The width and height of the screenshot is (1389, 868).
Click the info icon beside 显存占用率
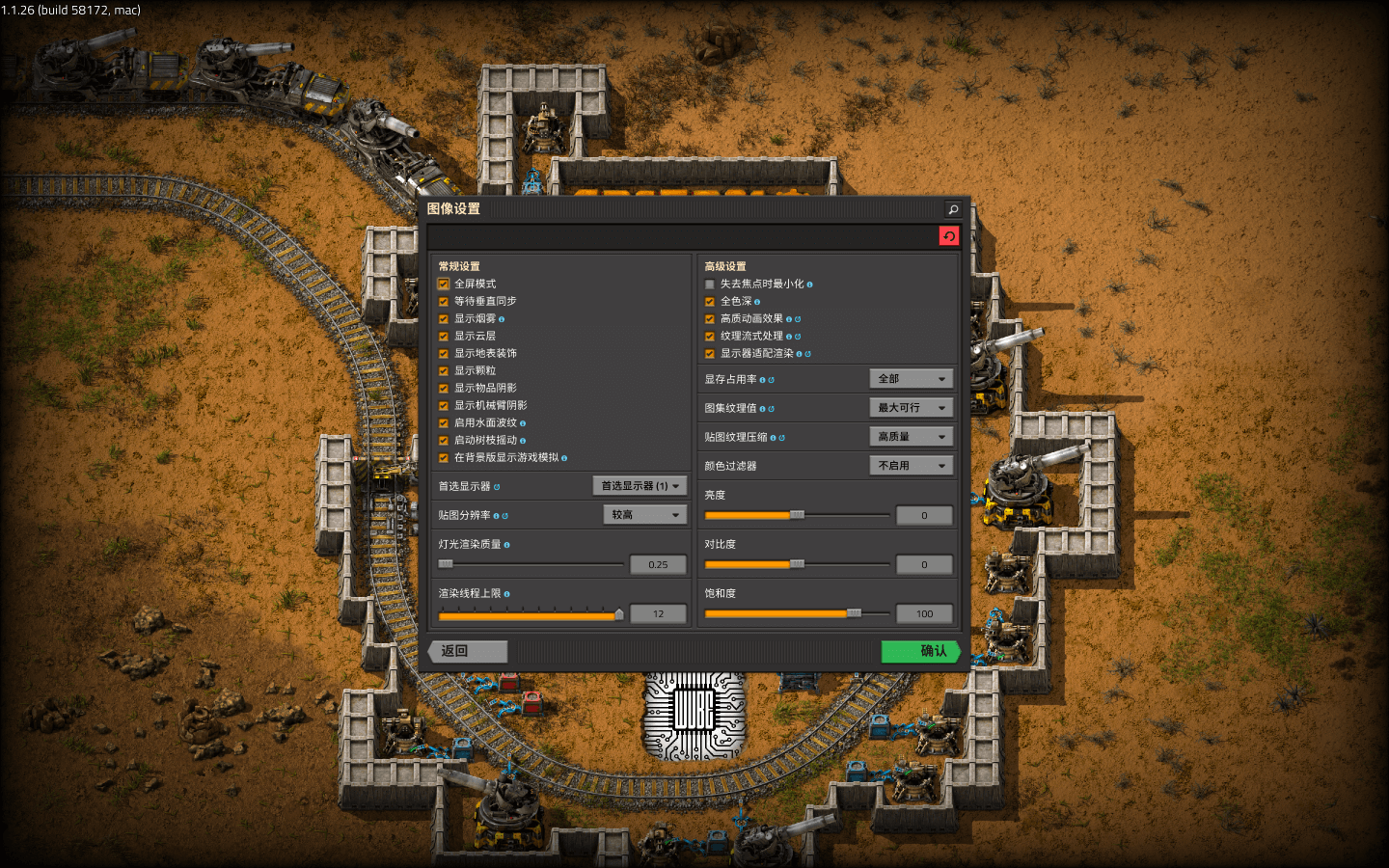pyautogui.click(x=763, y=380)
